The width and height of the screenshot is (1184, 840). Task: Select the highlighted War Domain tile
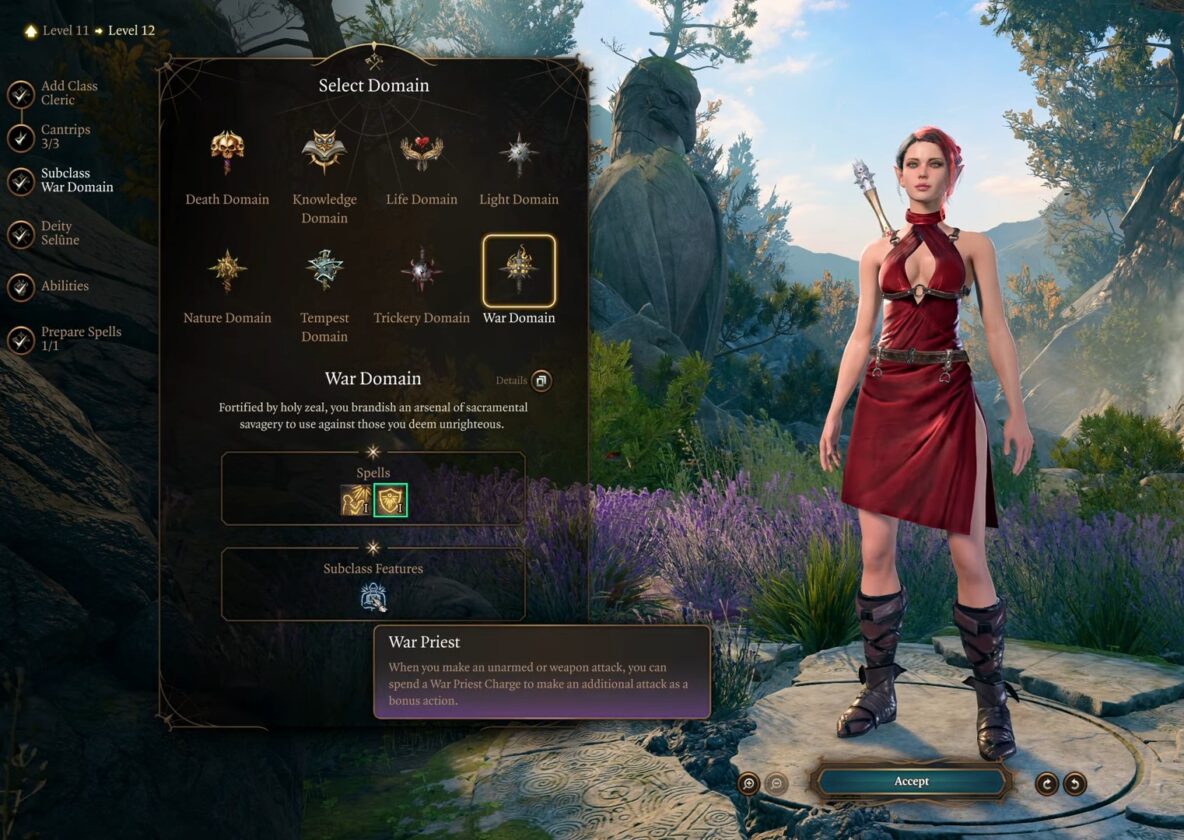519,272
